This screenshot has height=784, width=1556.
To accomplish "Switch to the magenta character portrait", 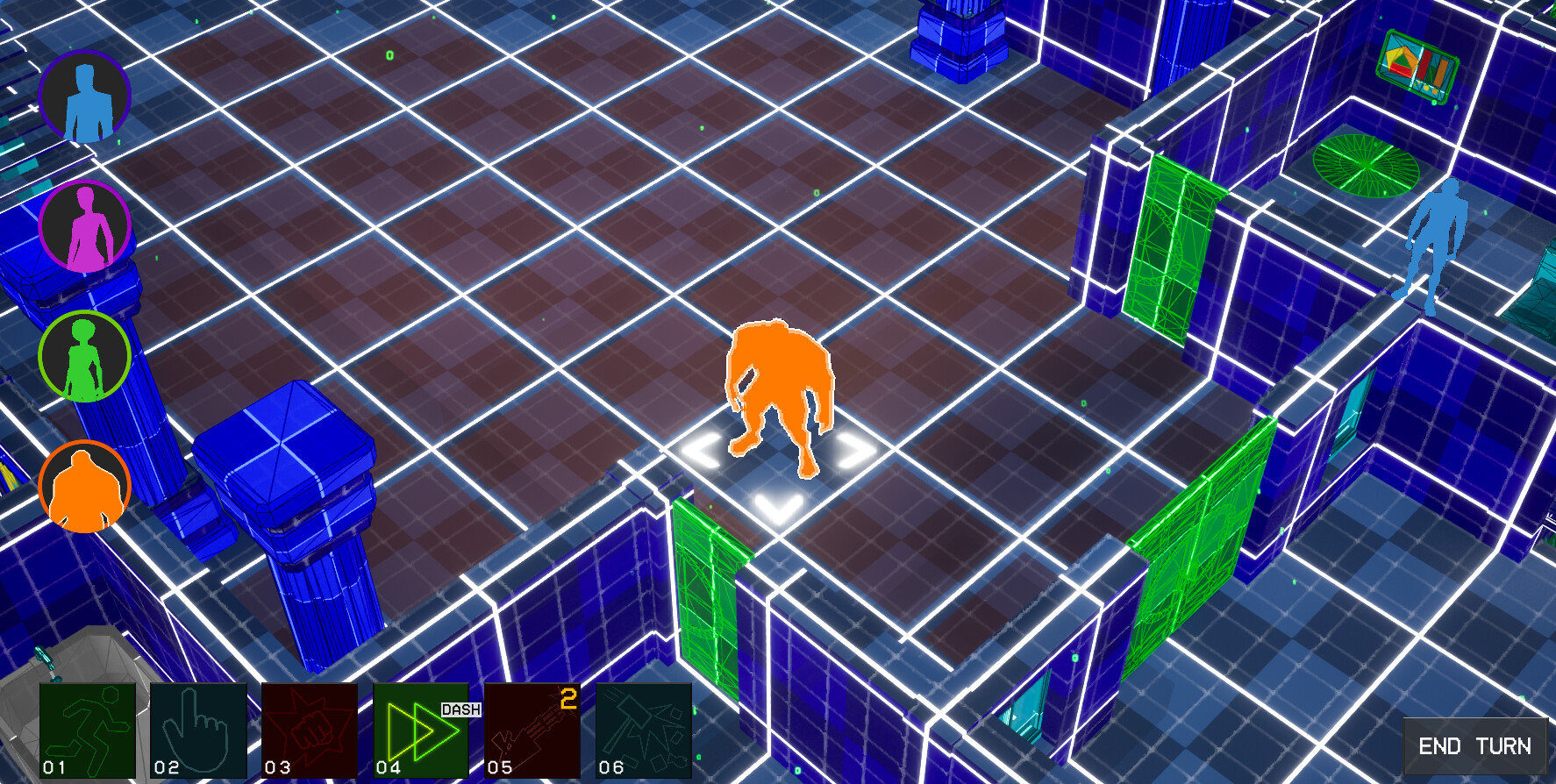I will click(x=83, y=224).
